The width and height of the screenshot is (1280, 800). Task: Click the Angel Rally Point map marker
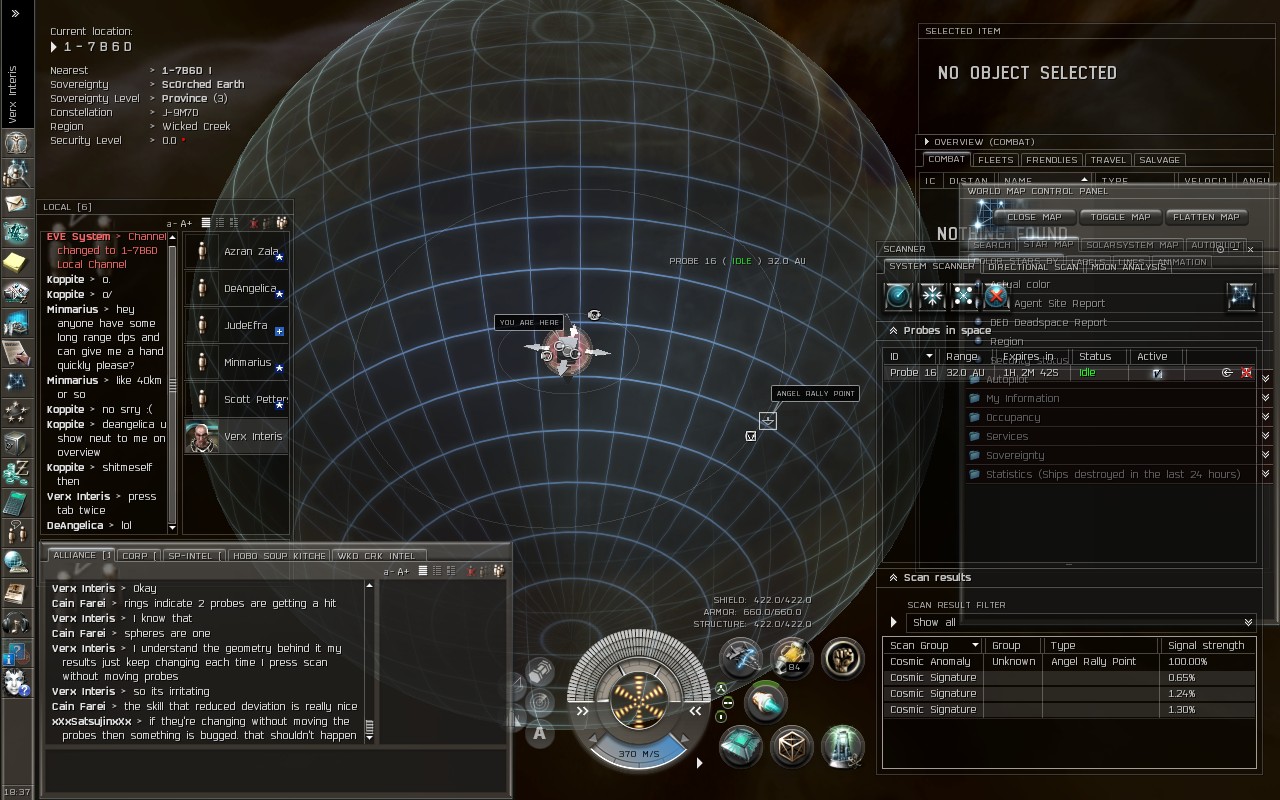click(767, 421)
